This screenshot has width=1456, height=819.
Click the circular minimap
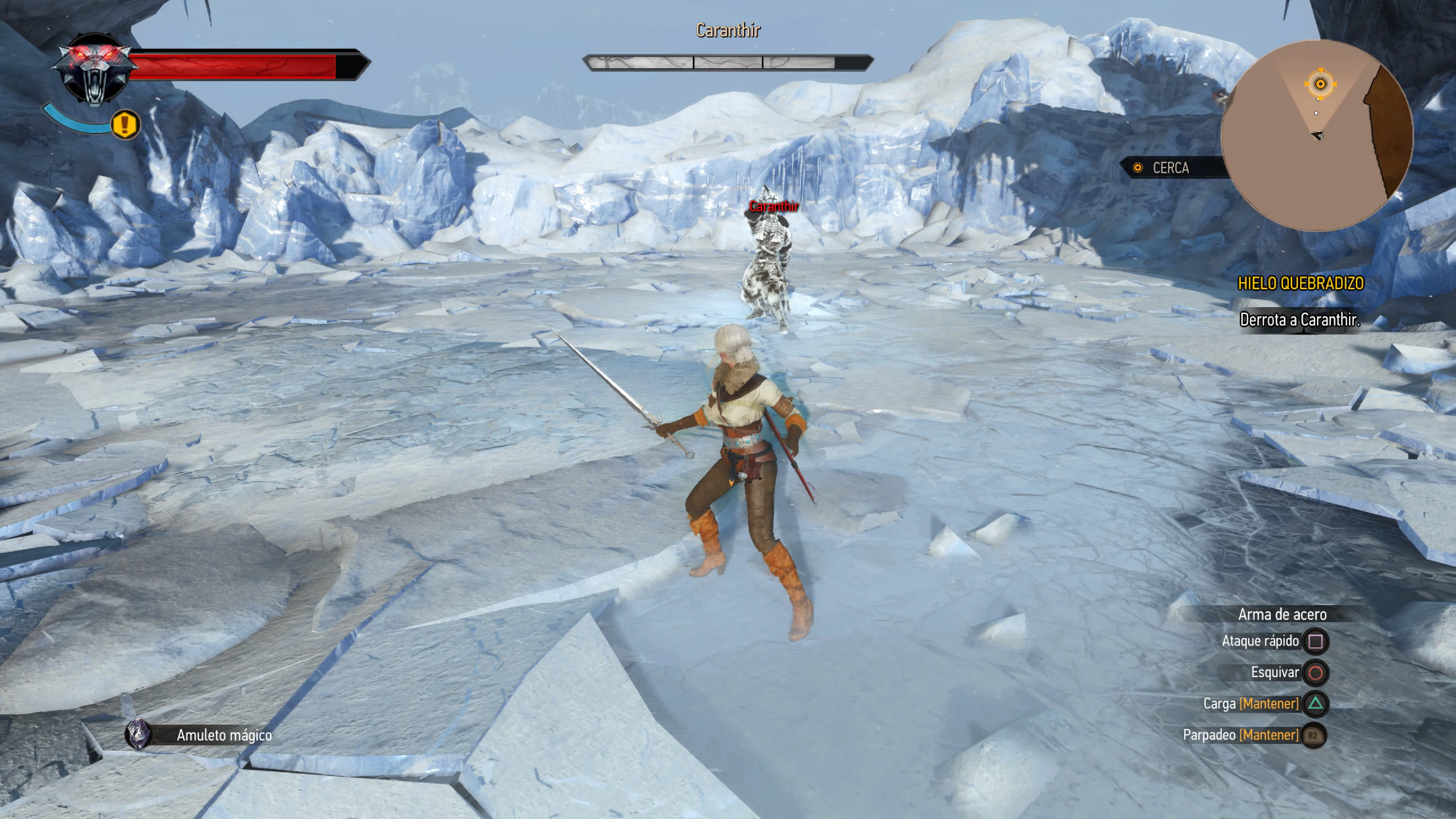pyautogui.click(x=1317, y=135)
